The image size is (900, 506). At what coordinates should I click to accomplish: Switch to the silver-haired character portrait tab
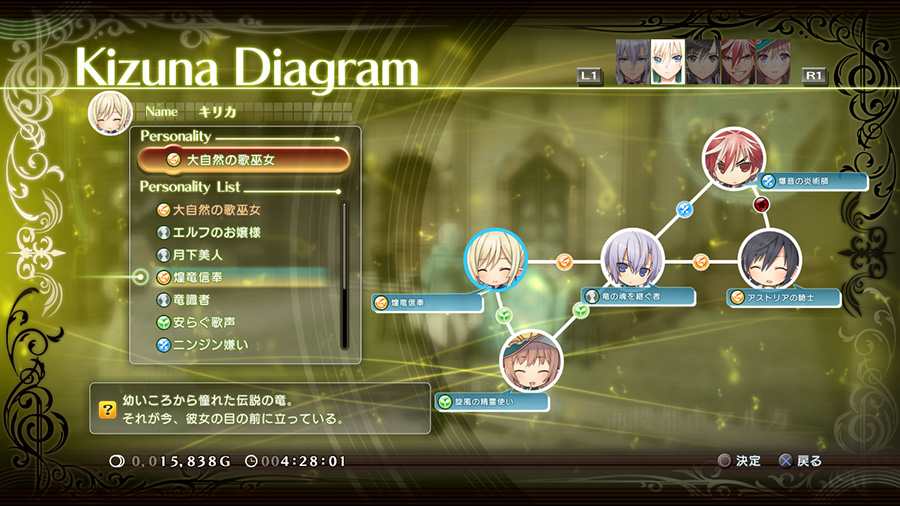pos(632,62)
